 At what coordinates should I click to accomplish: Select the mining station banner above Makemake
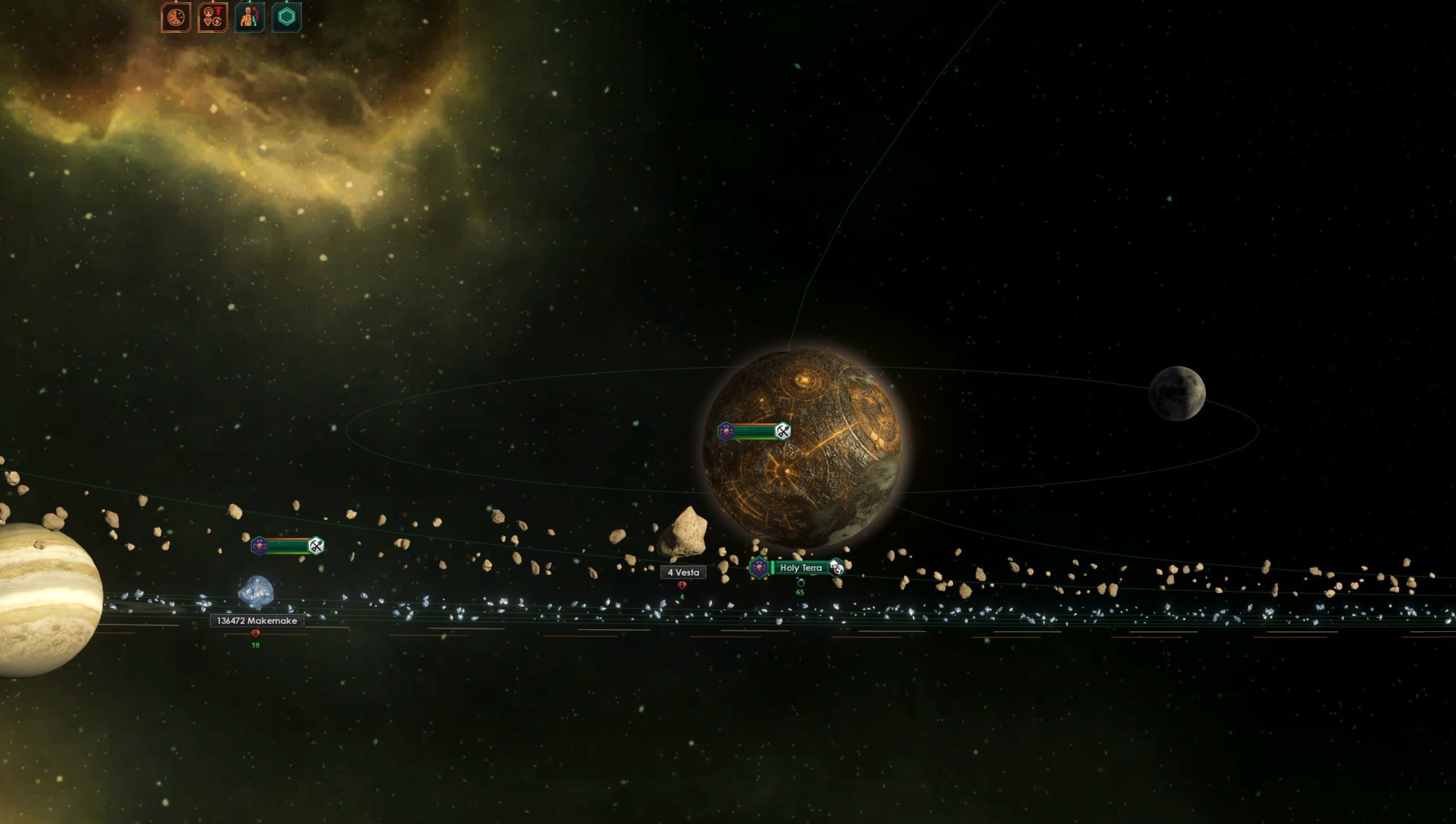click(x=287, y=545)
